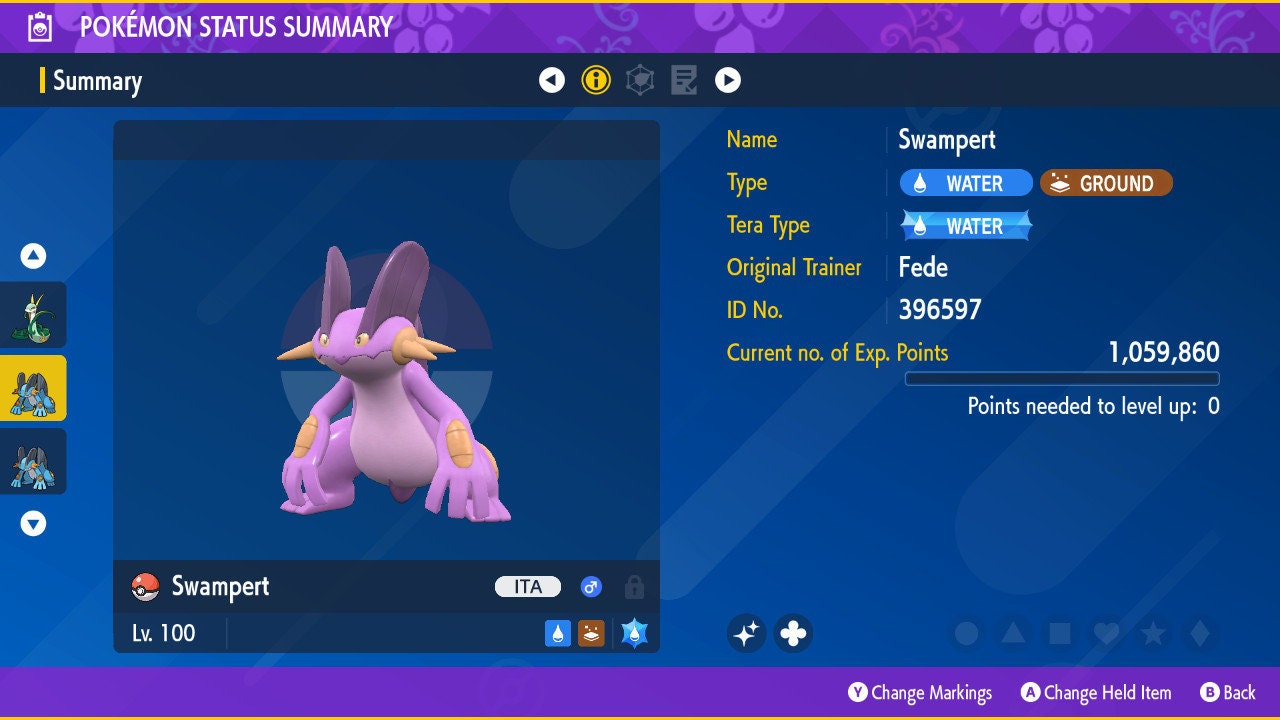The width and height of the screenshot is (1280, 720).
Task: Choose the lower Swampert party thumbnail
Action: 34,461
